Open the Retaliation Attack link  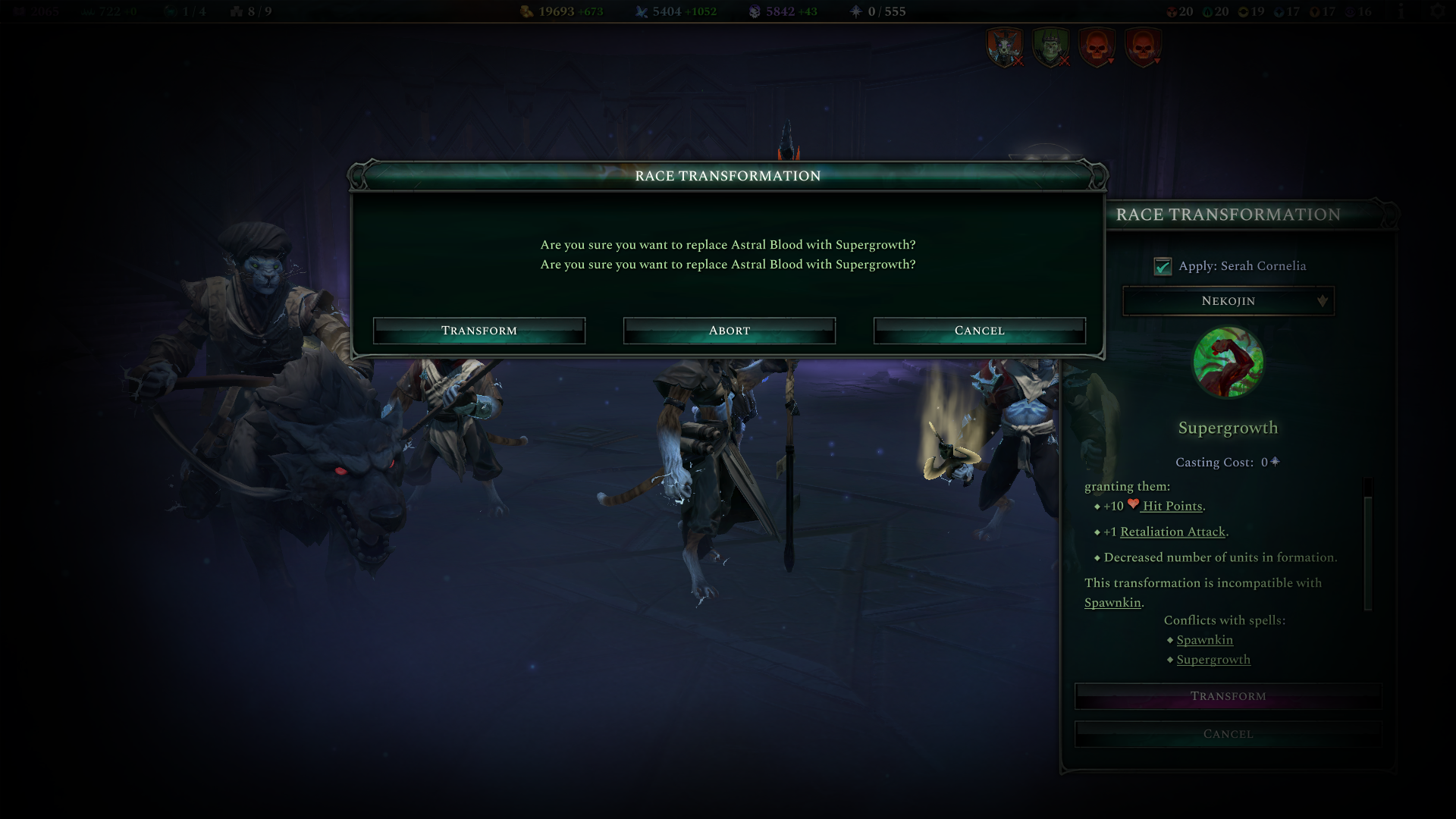click(1172, 532)
